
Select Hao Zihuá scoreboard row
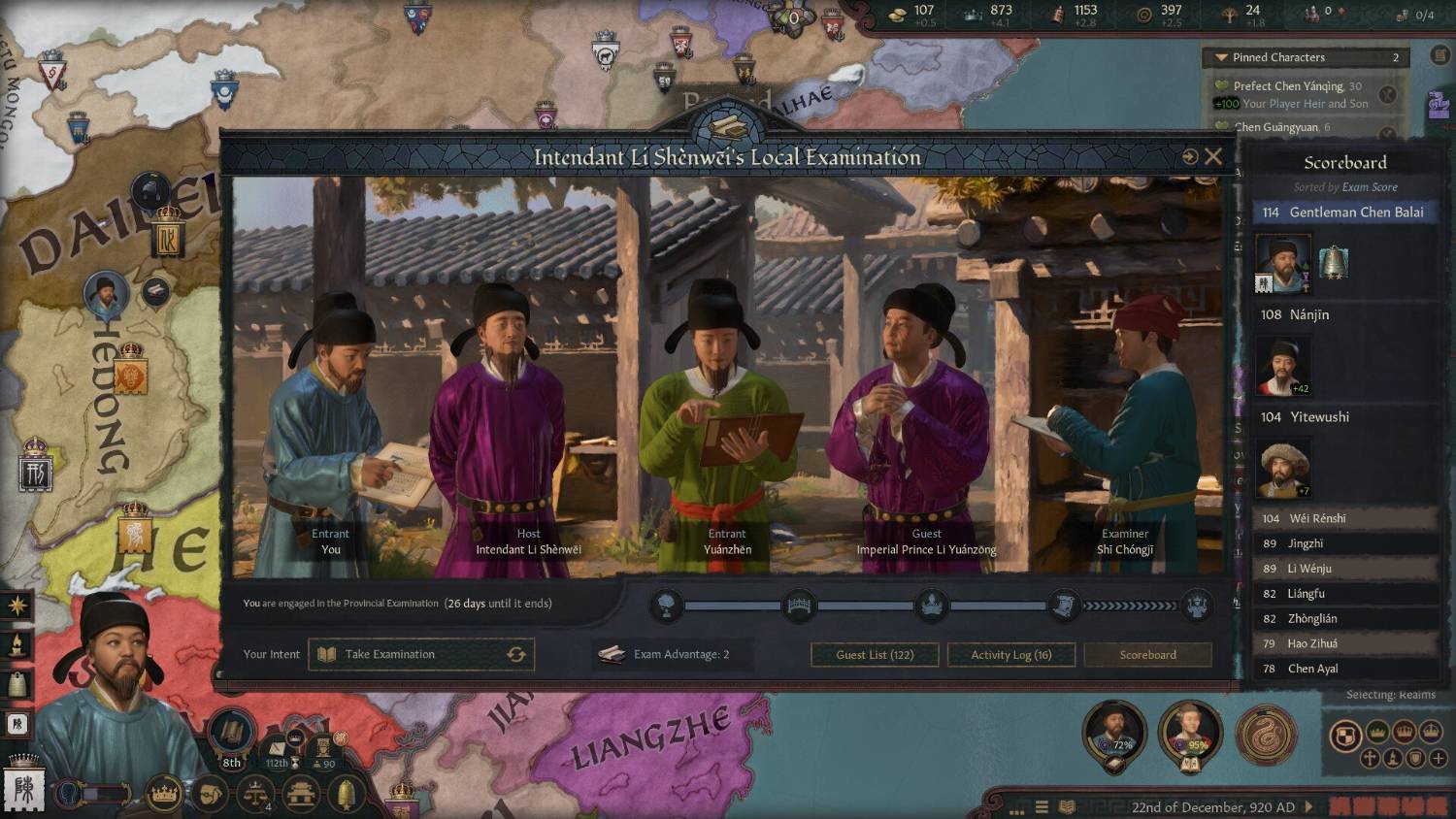pos(1345,643)
